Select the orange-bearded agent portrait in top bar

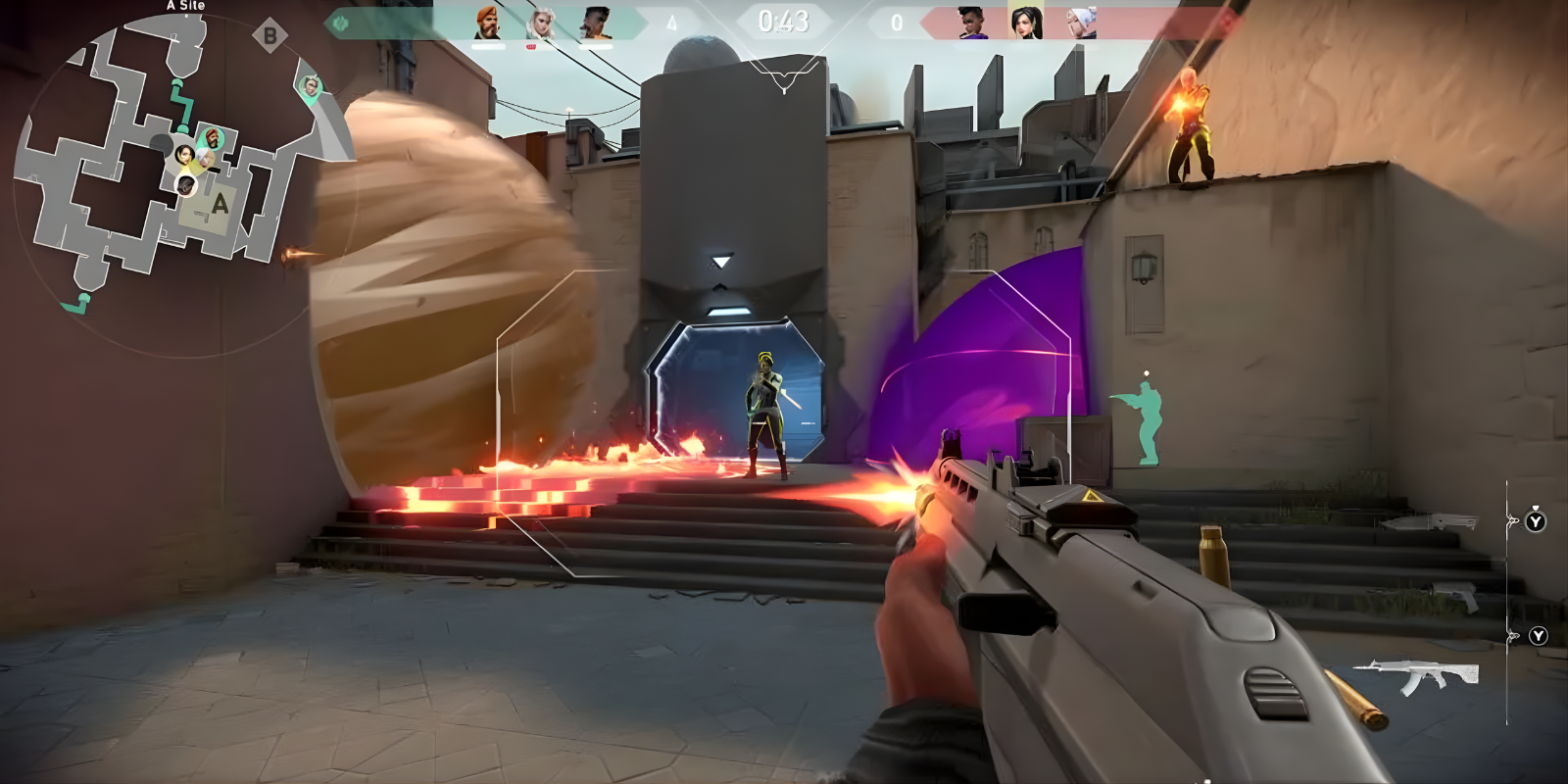[x=487, y=23]
